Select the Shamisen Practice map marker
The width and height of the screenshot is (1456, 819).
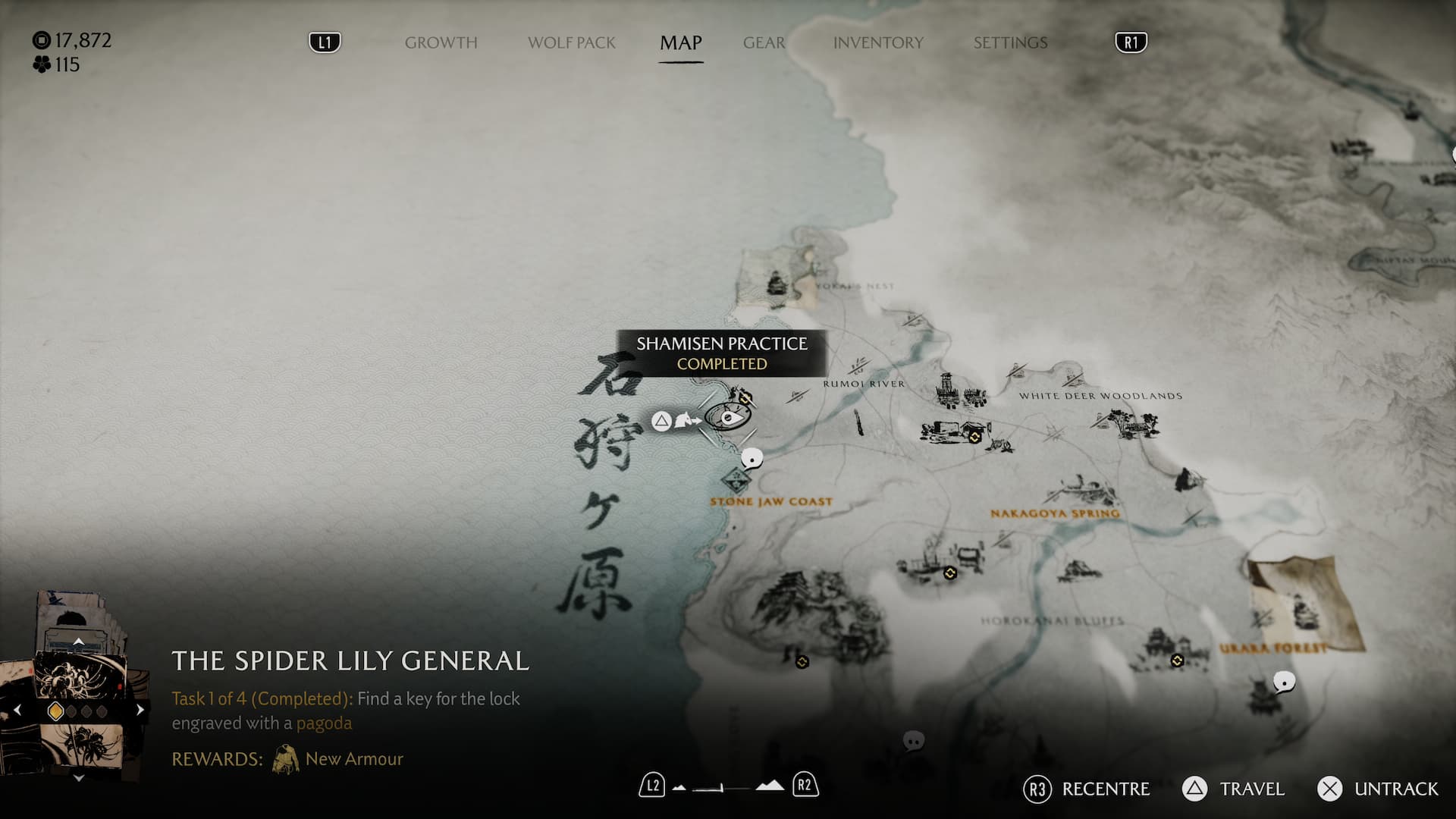pos(728,417)
